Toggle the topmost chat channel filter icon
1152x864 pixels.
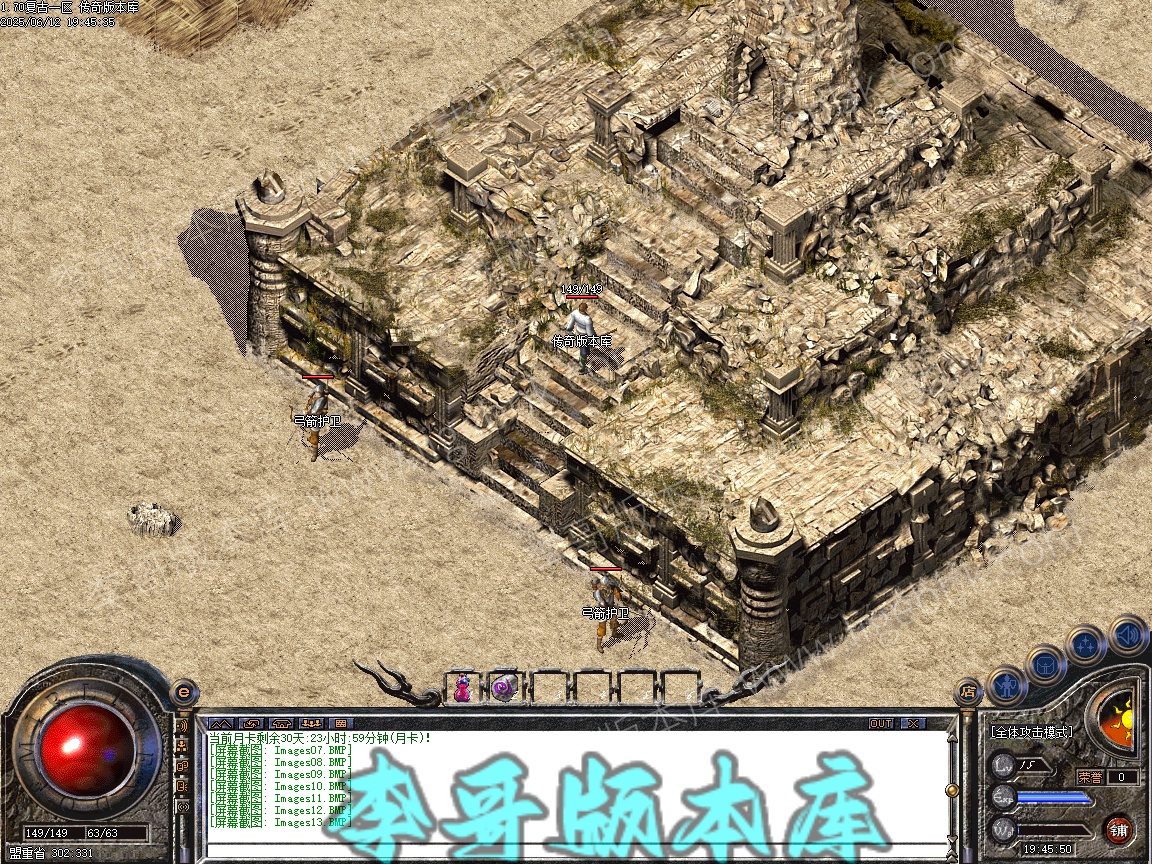183,725
